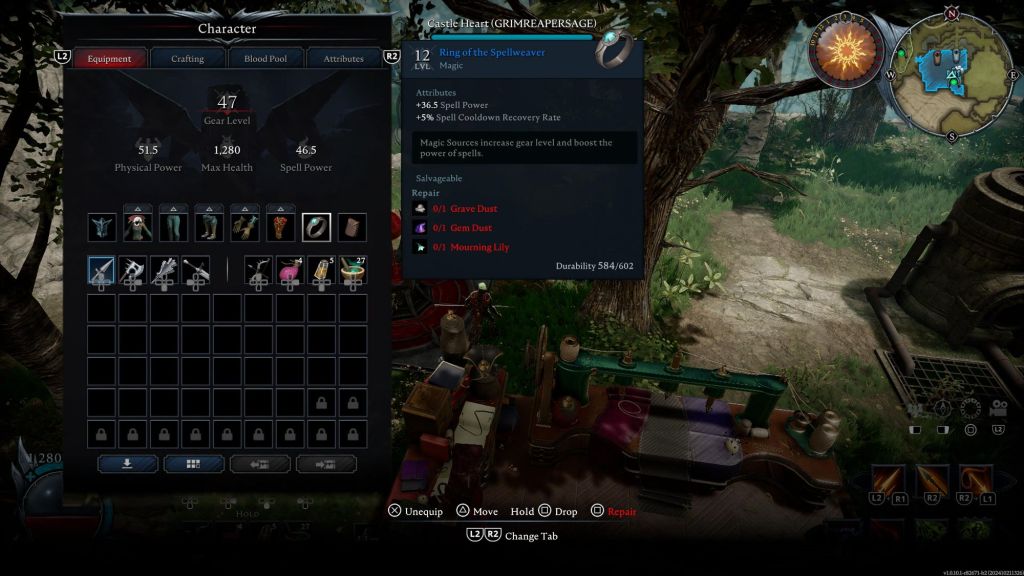1024x576 pixels.
Task: Choose the boots equipment slot
Action: (210, 227)
